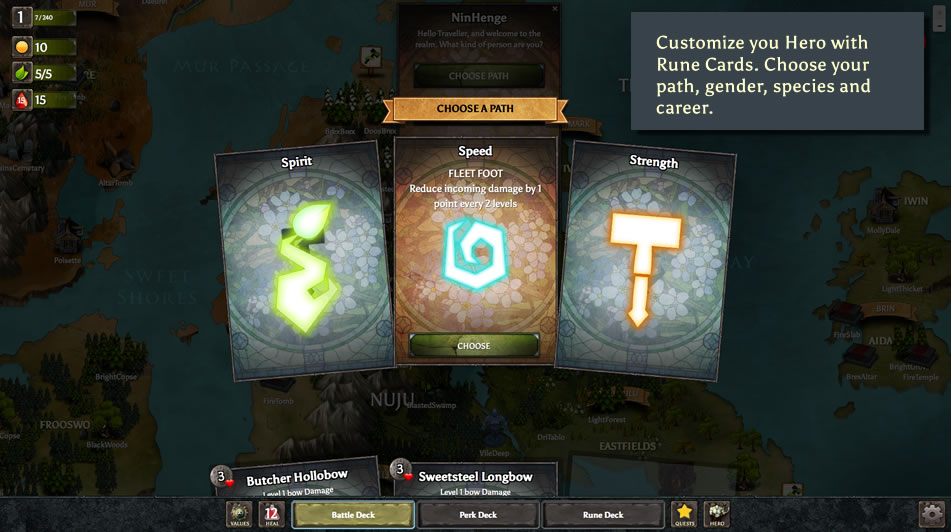This screenshot has height=532, width=951.
Task: Confirm Speed path with the Choose button
Action: pos(474,345)
